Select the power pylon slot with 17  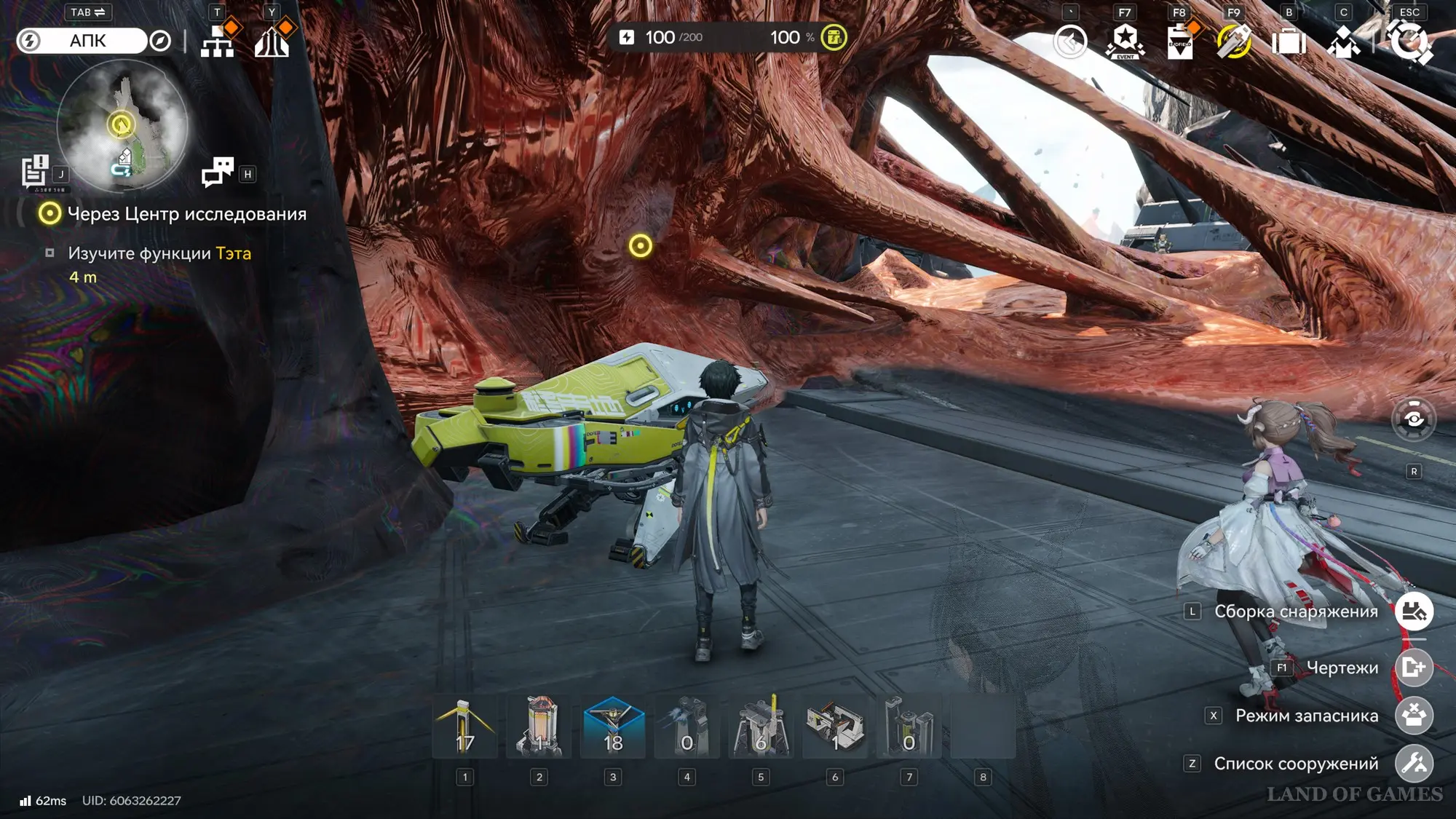point(465,727)
